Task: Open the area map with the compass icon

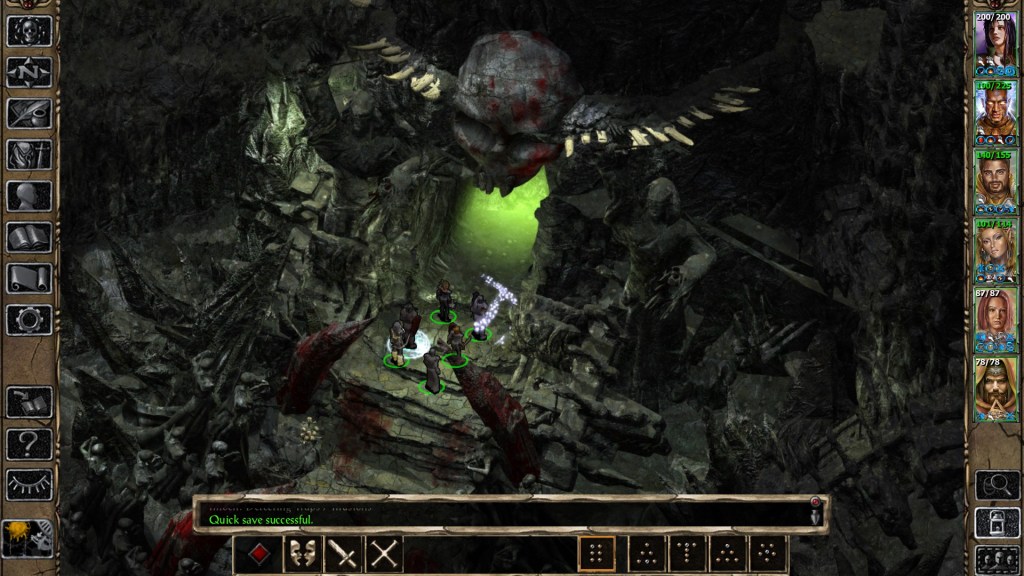Action: 29,72
